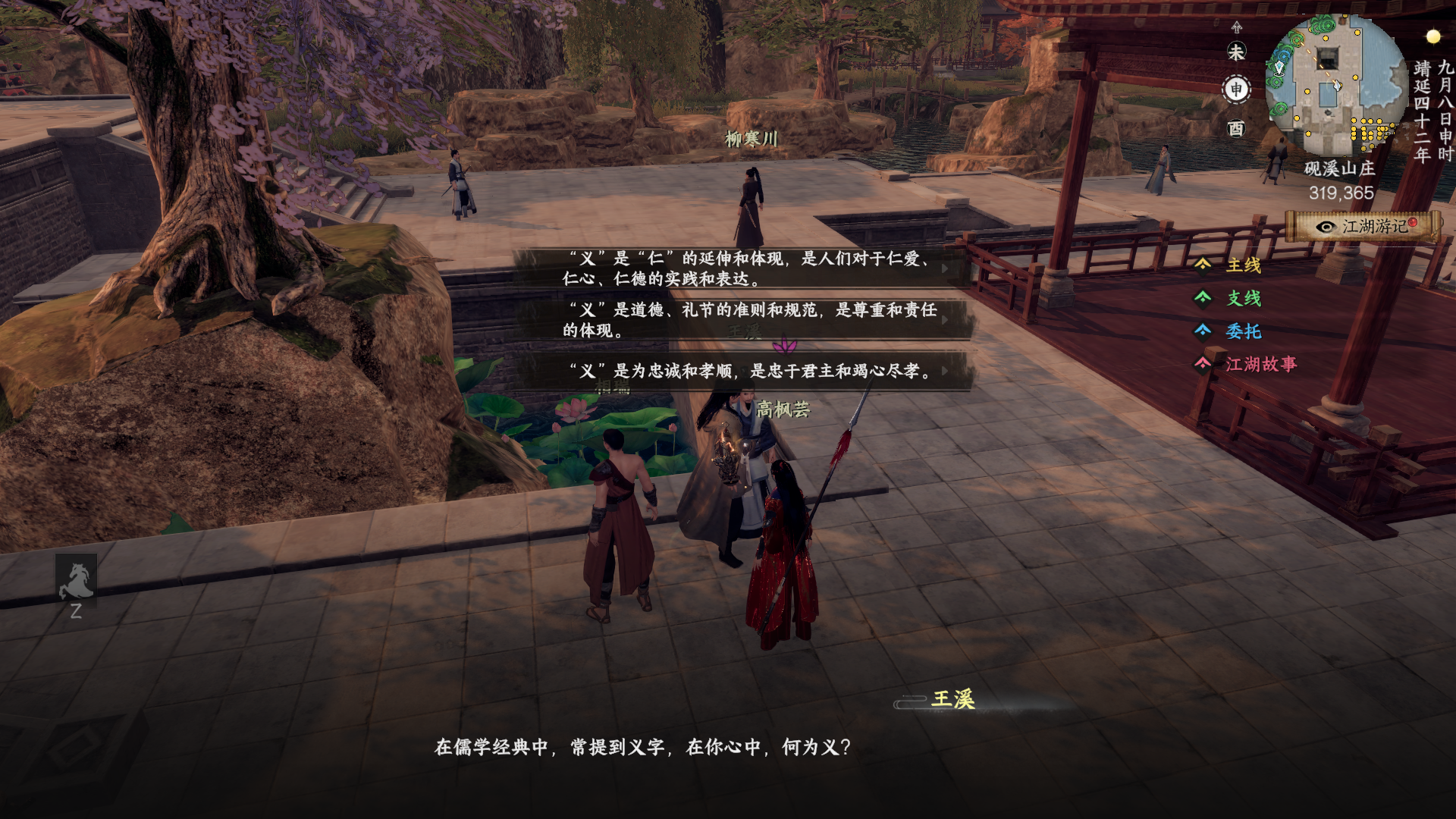
Task: Click the yellow 主线 quest diamond icon
Action: pos(1203,265)
